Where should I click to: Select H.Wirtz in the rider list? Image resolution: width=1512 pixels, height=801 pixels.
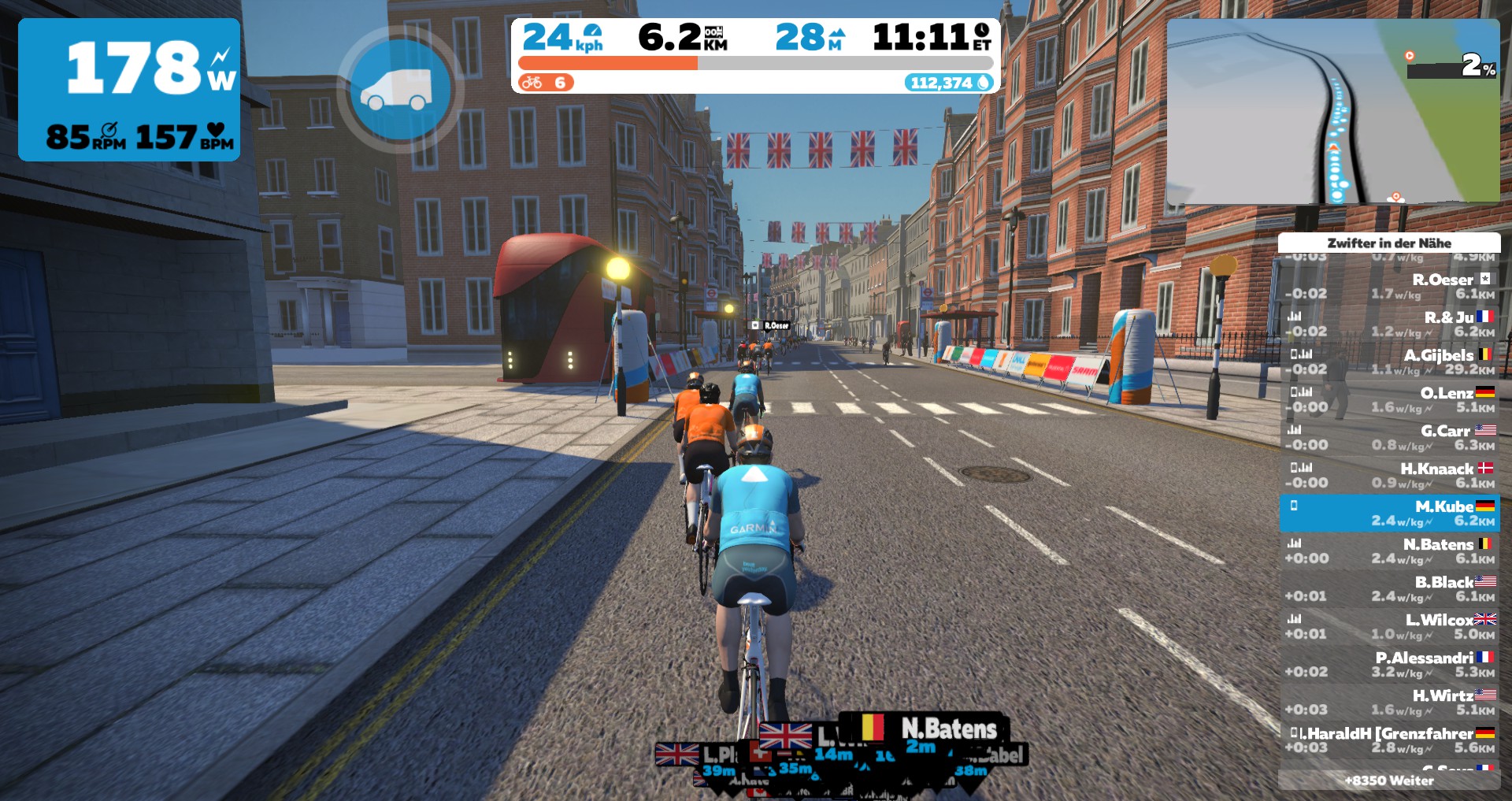click(x=1389, y=703)
